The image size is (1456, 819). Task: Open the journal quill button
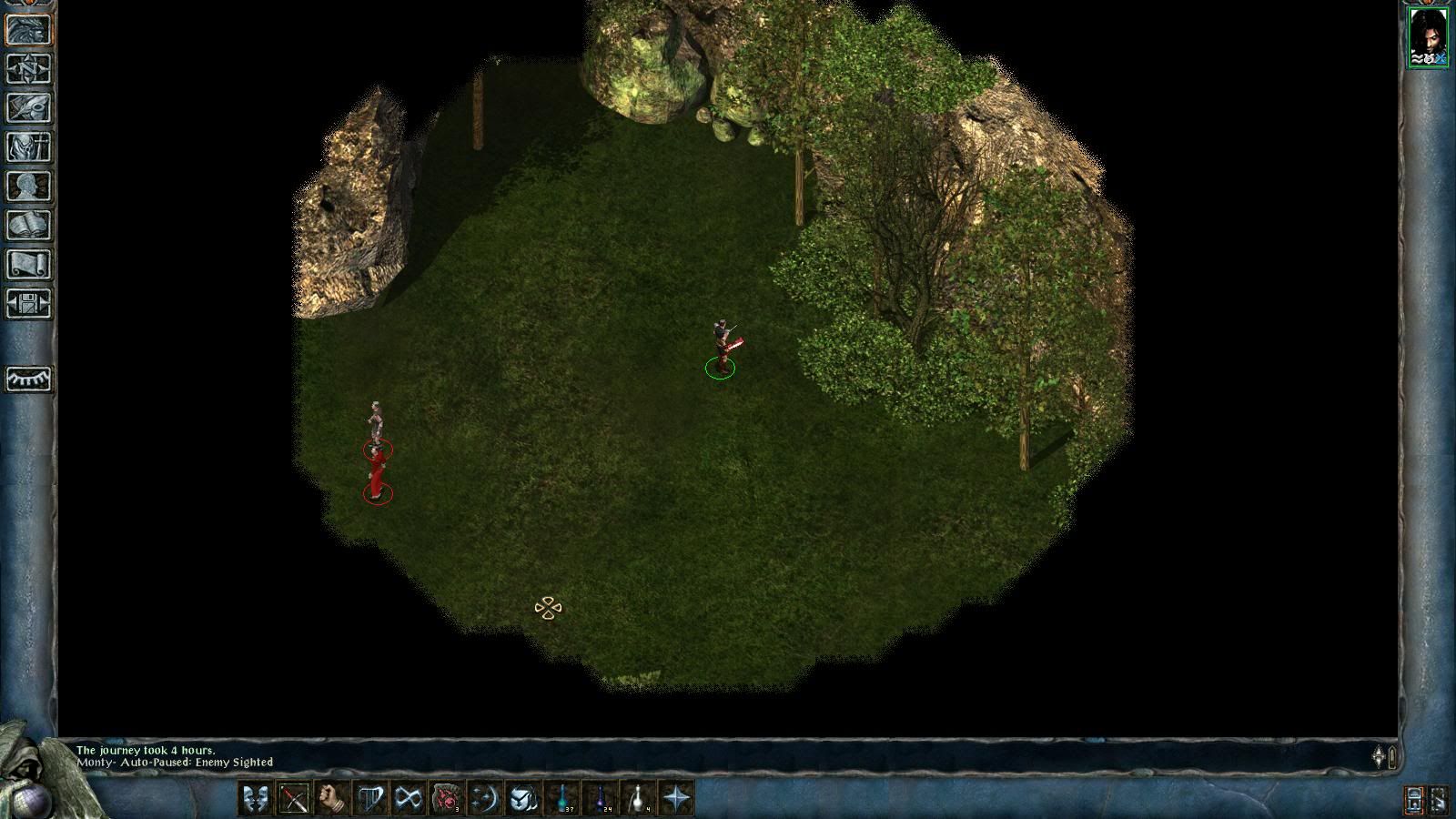28,108
